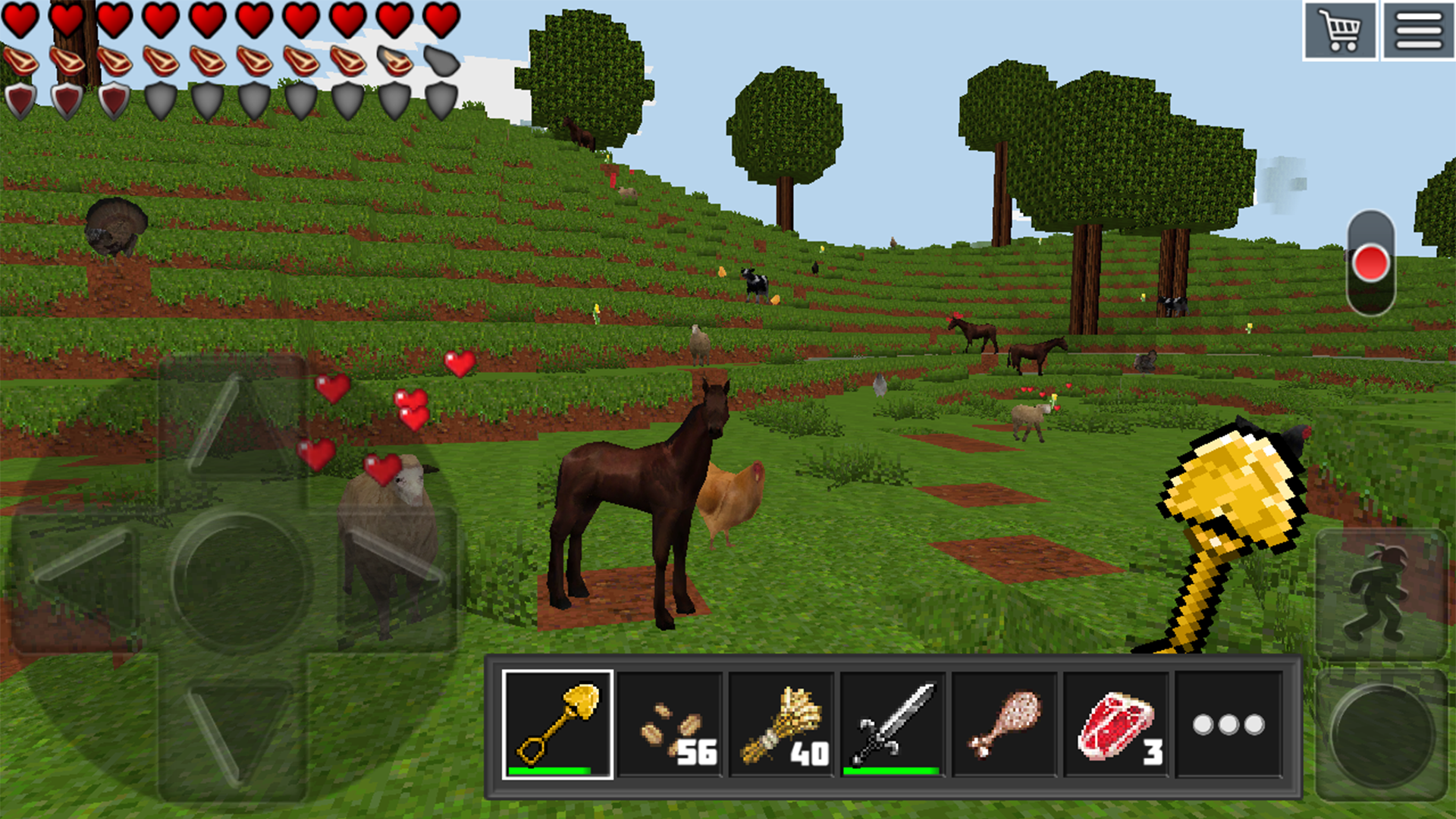Toggle the red recording switch
The width and height of the screenshot is (1456, 819).
click(1370, 263)
